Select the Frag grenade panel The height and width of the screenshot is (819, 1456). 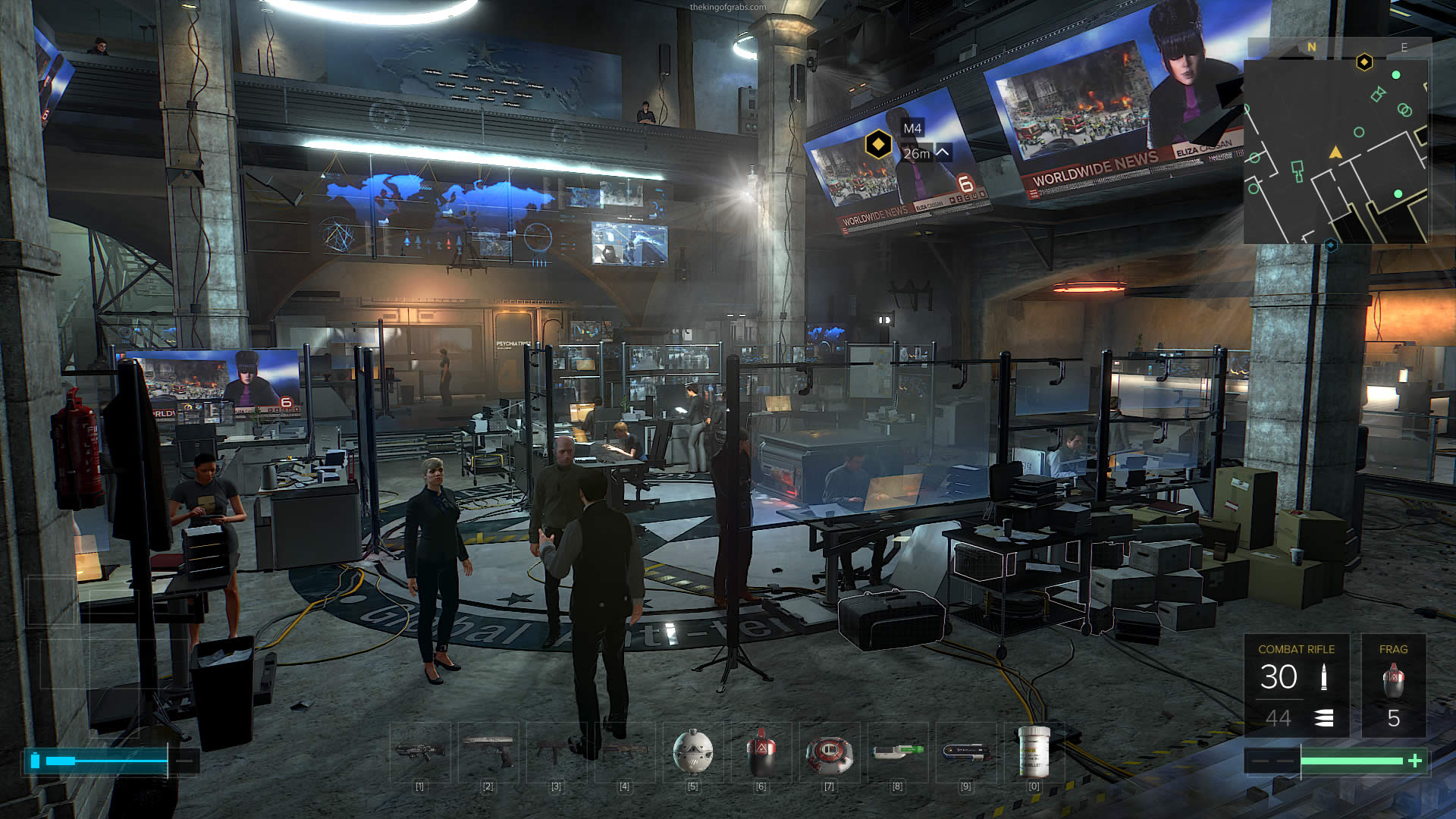tap(1393, 686)
